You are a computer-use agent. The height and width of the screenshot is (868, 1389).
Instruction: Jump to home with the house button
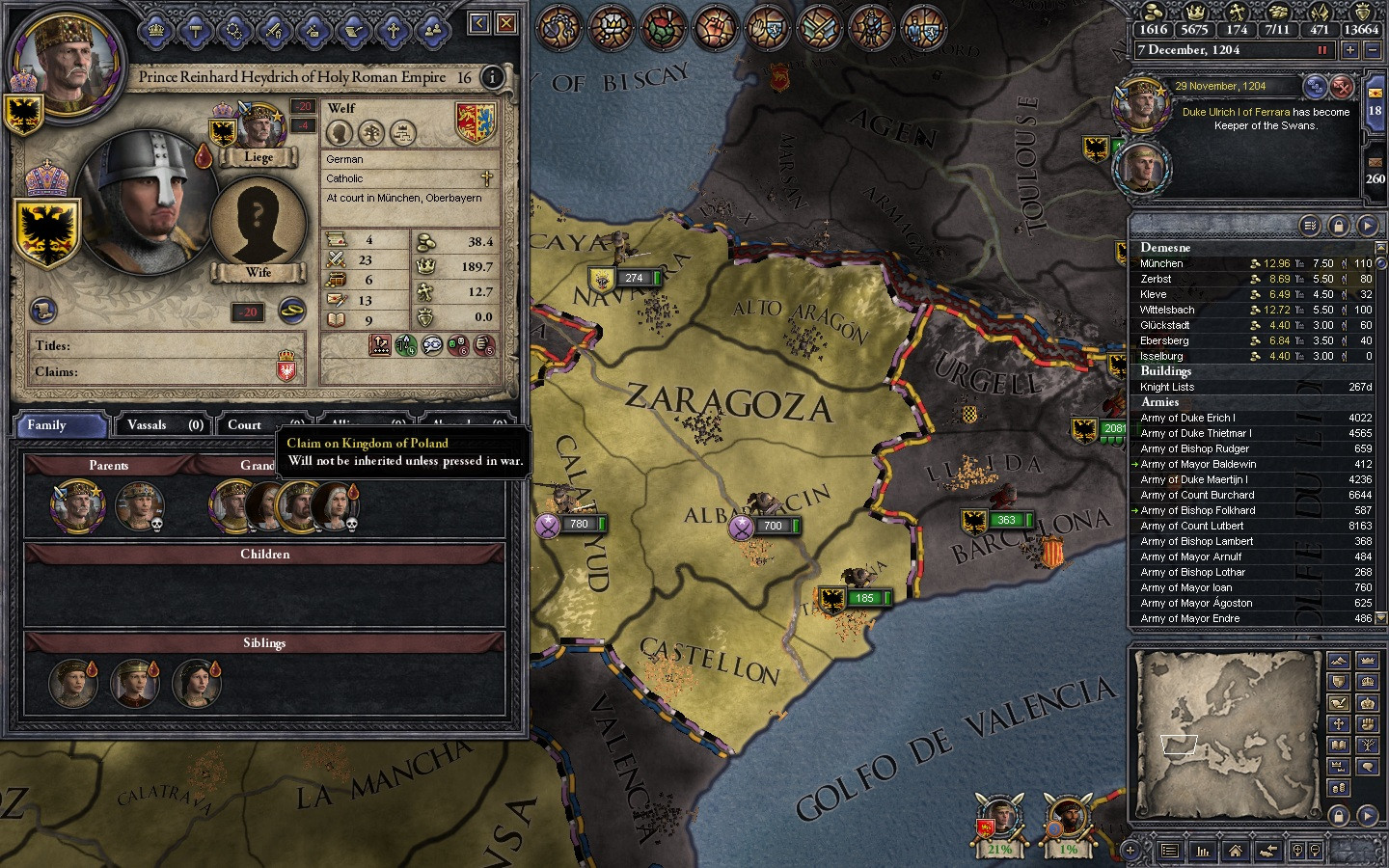point(1236,851)
